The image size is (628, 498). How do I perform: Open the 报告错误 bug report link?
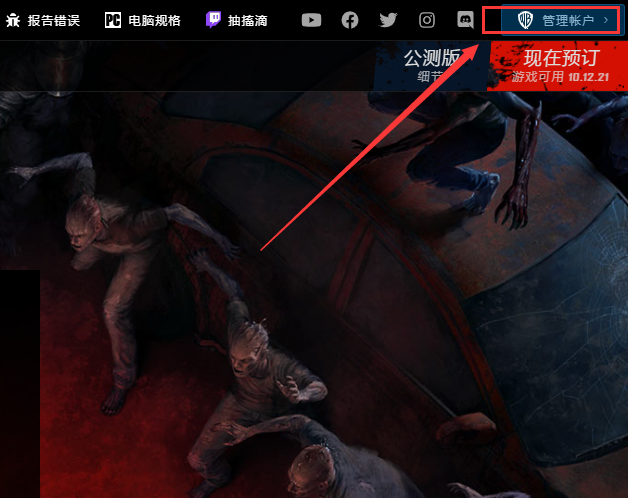(43, 20)
